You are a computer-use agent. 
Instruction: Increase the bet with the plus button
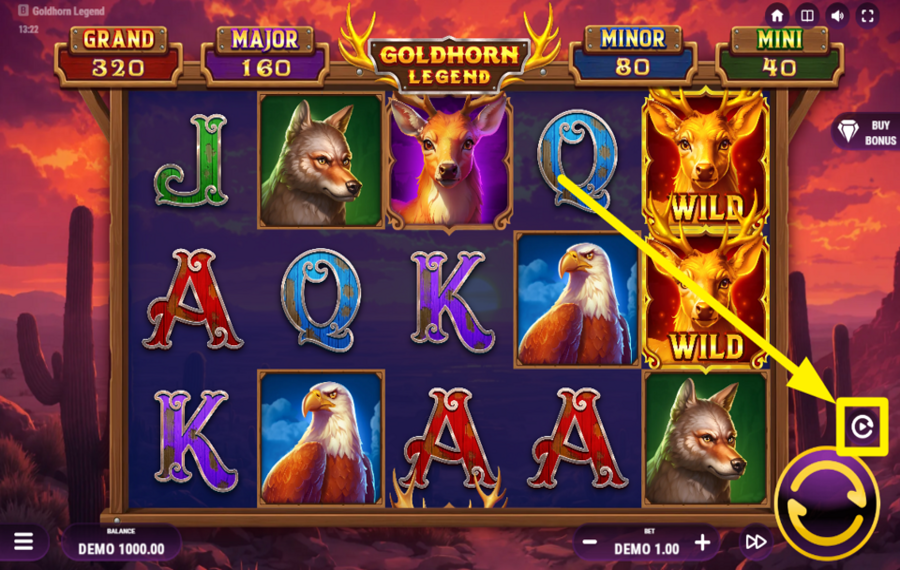coord(703,542)
